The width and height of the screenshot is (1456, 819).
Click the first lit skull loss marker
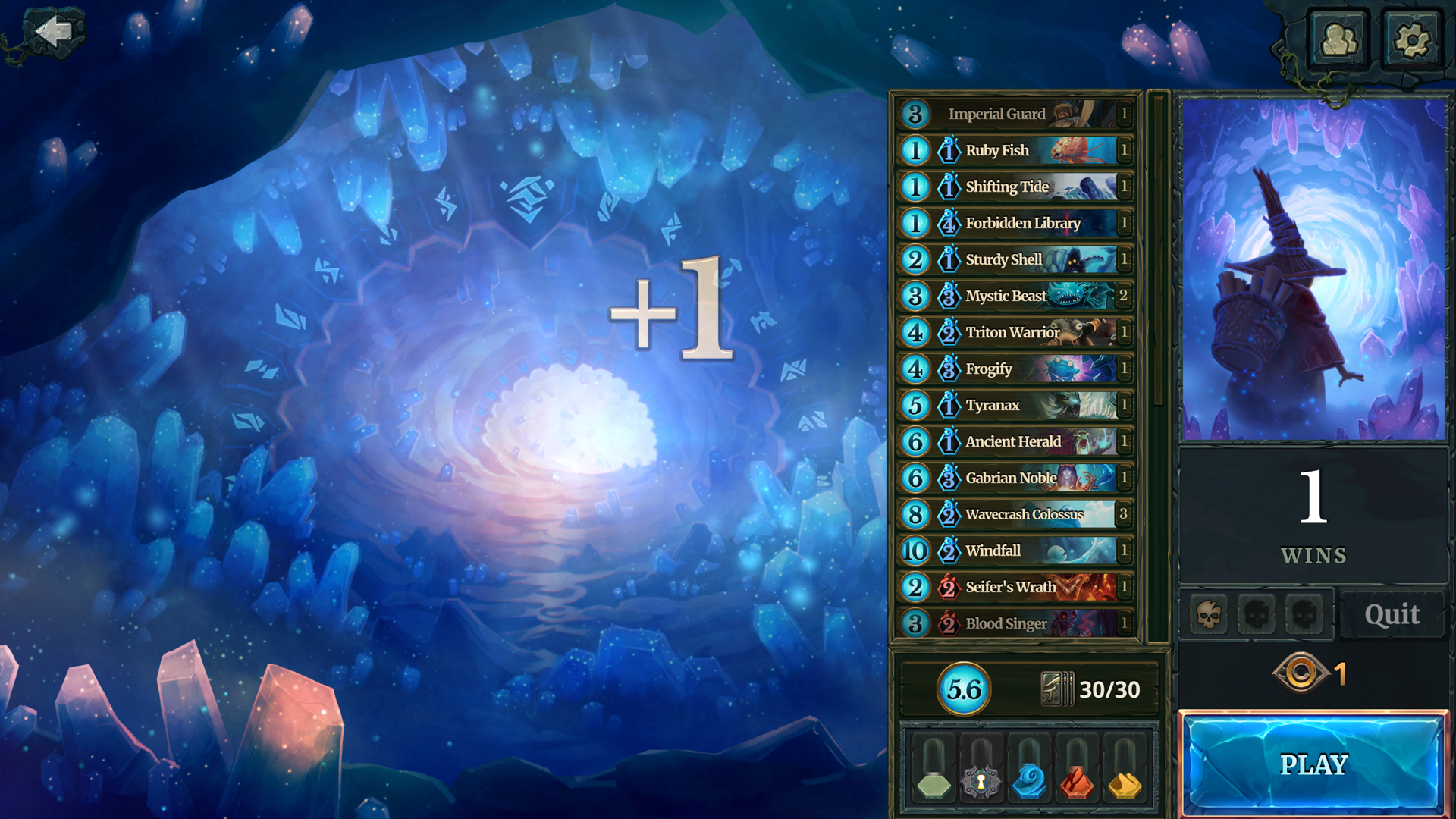[1210, 614]
